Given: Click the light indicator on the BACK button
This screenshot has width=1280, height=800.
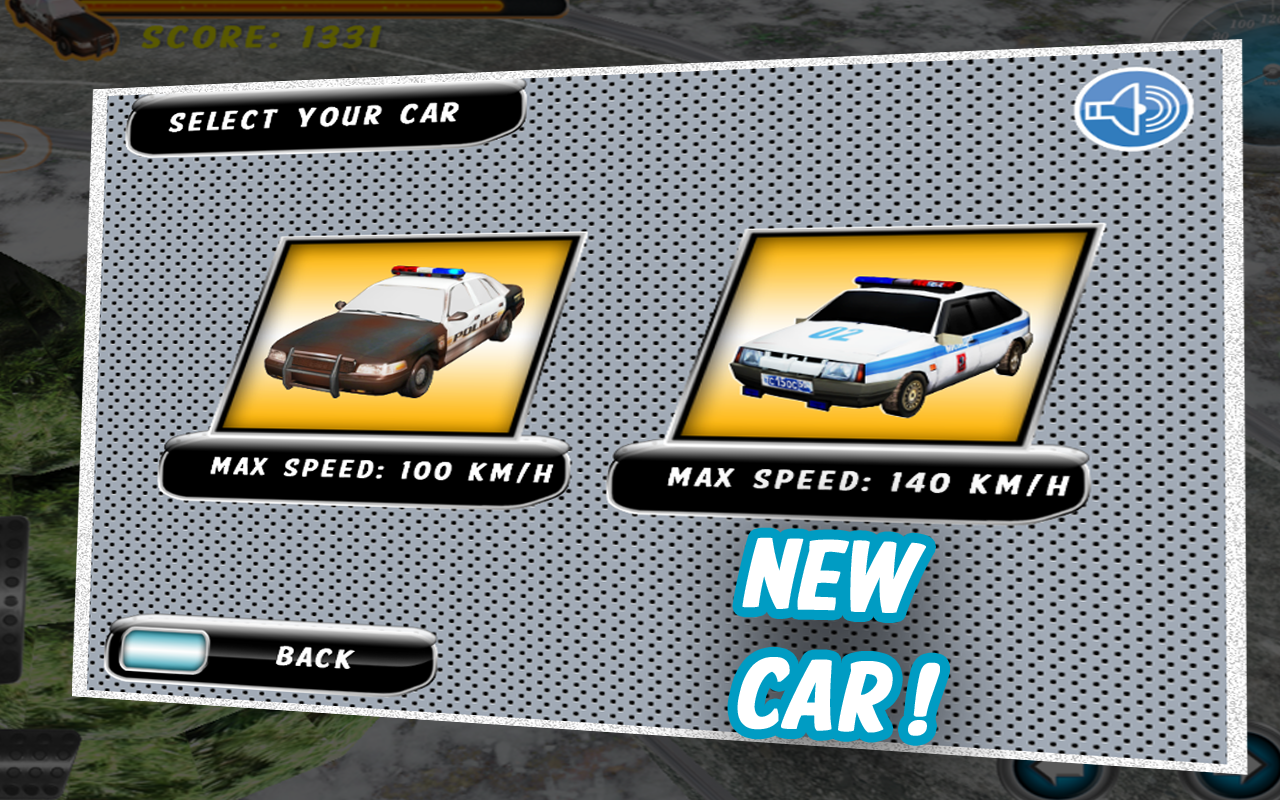Looking at the screenshot, I should pos(165,652).
